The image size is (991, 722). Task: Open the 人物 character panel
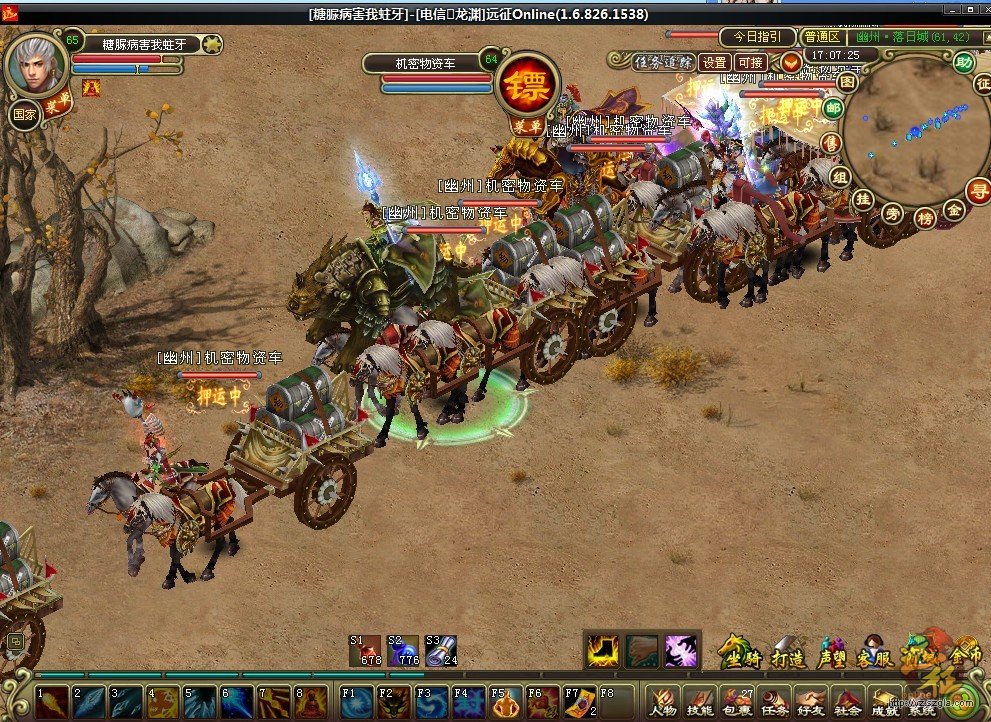pos(663,703)
